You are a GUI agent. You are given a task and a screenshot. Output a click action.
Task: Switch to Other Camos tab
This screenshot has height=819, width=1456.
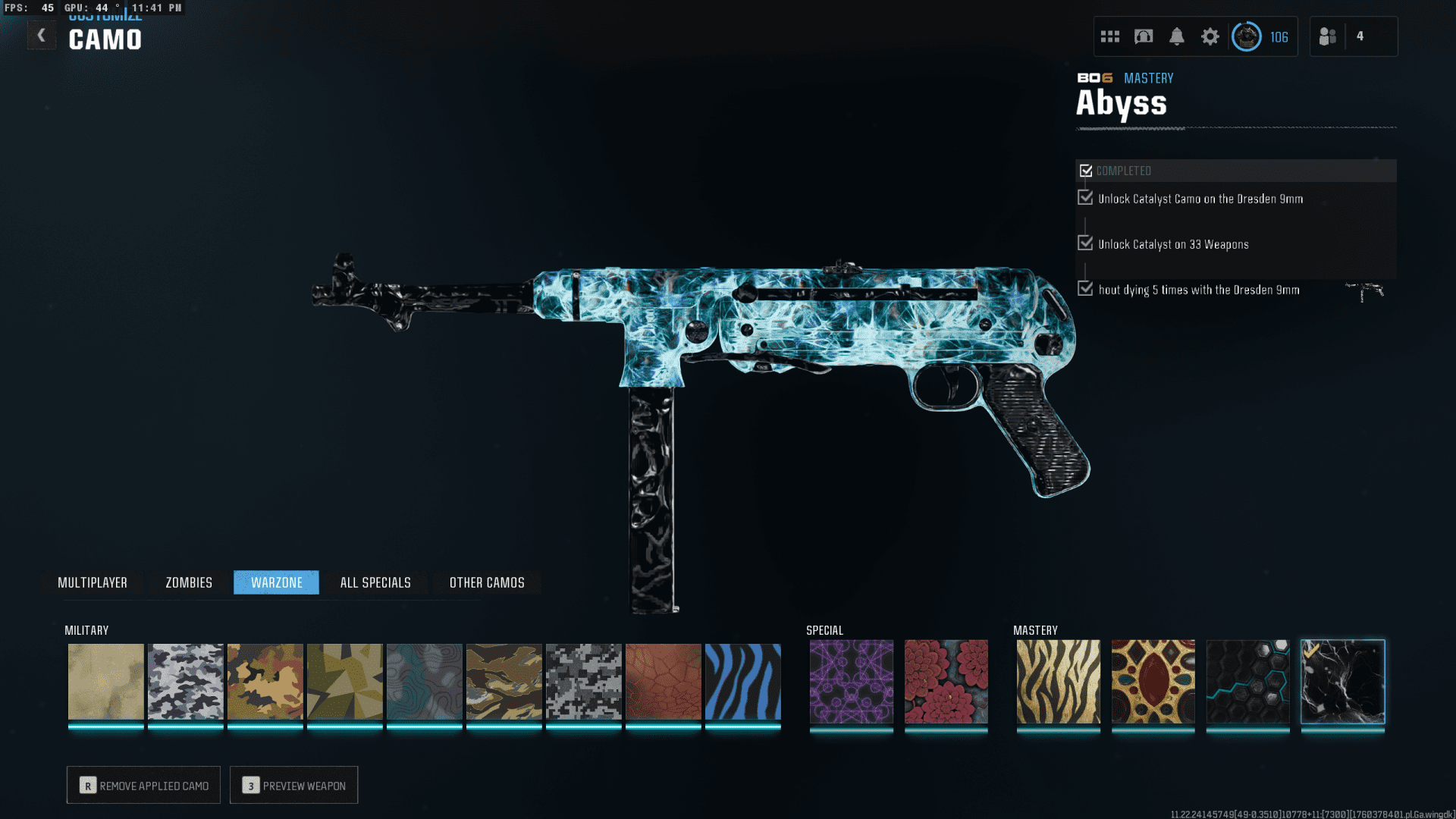point(487,582)
